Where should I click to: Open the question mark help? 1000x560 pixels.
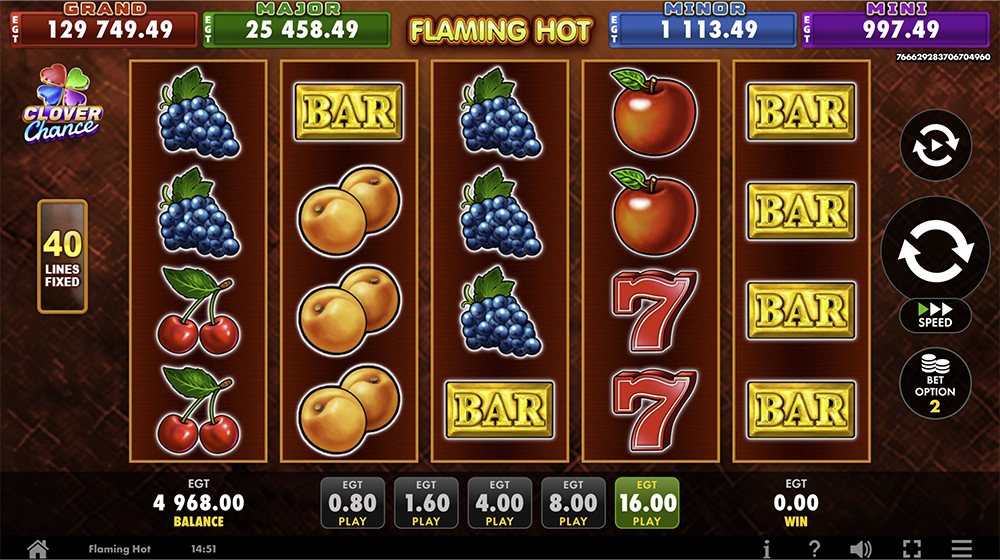(815, 548)
